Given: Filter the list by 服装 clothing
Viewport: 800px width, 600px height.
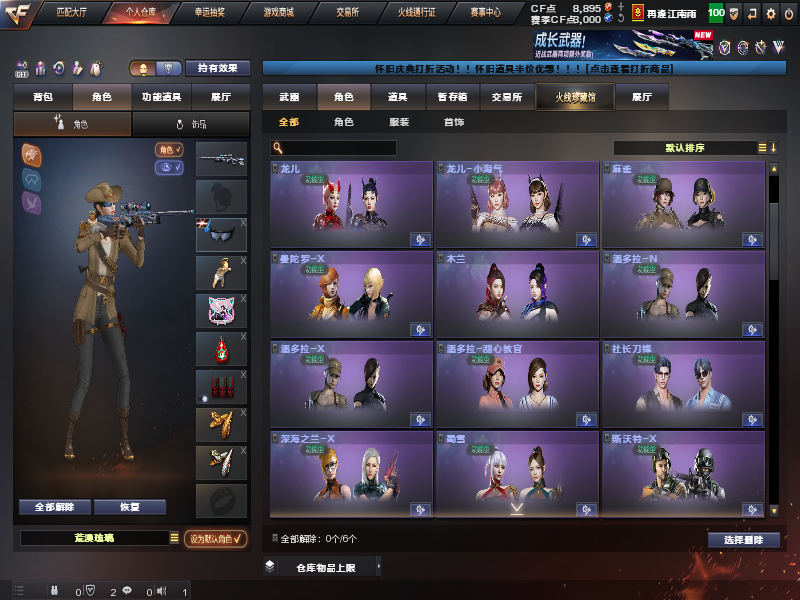Looking at the screenshot, I should point(398,122).
